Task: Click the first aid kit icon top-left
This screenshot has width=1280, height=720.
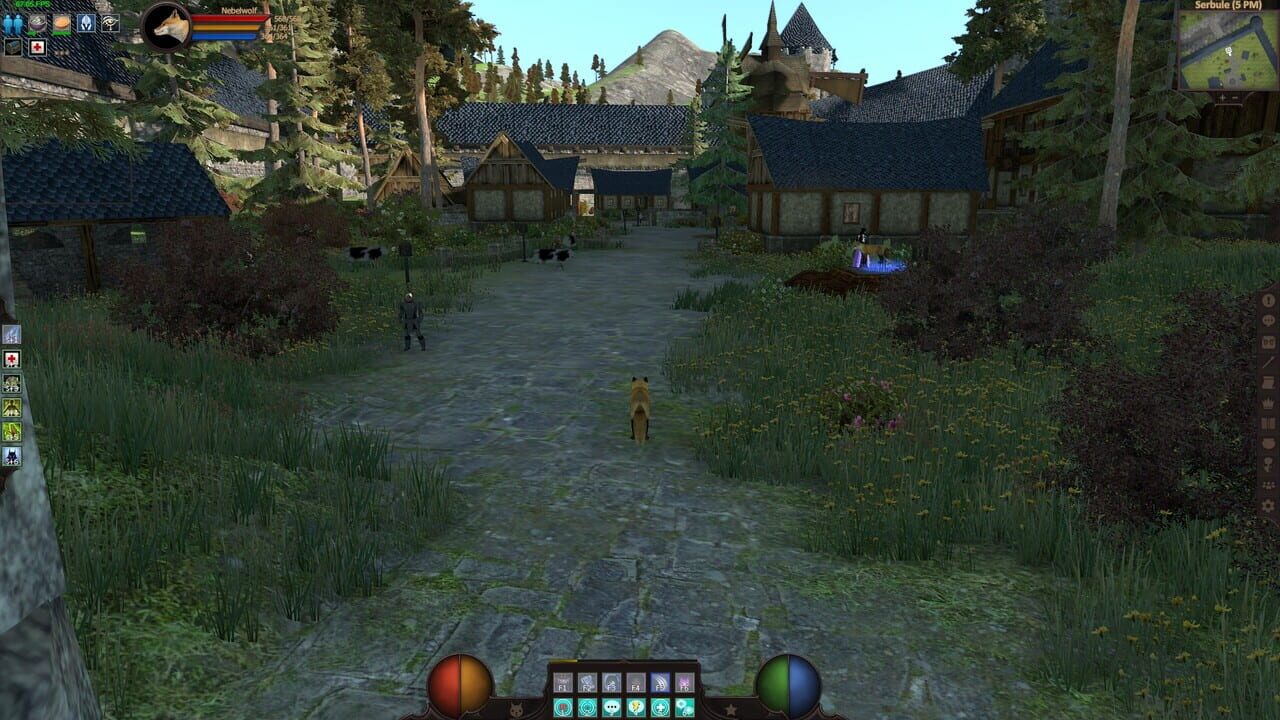Action: pyautogui.click(x=37, y=47)
